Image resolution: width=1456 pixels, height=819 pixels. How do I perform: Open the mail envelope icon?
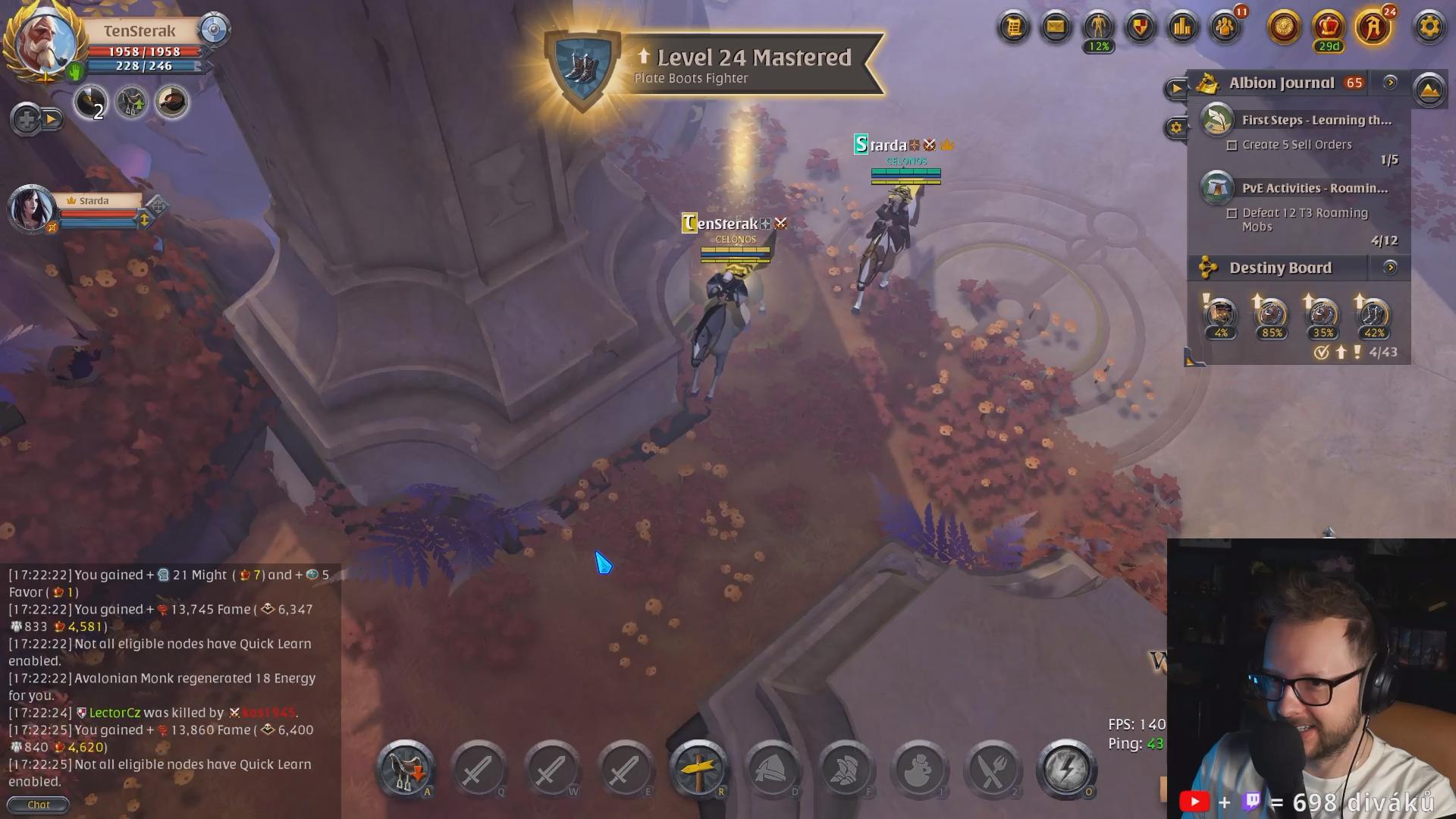[1056, 28]
